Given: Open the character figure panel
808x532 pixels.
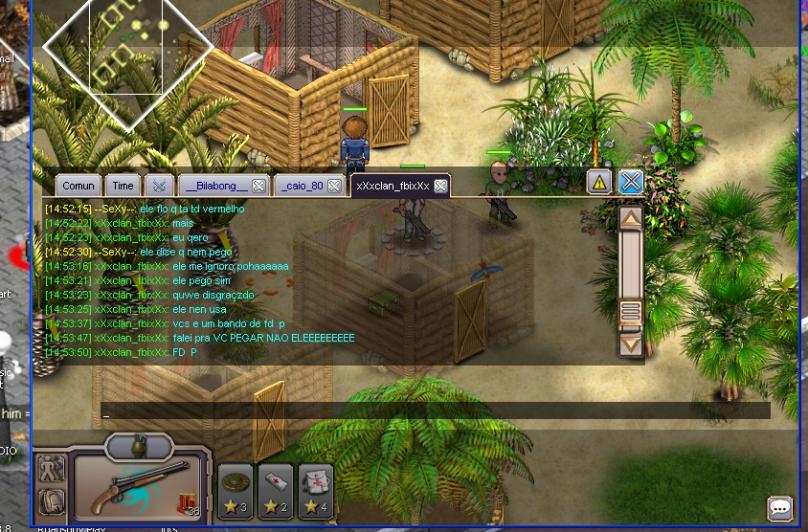Looking at the screenshot, I should [51, 468].
